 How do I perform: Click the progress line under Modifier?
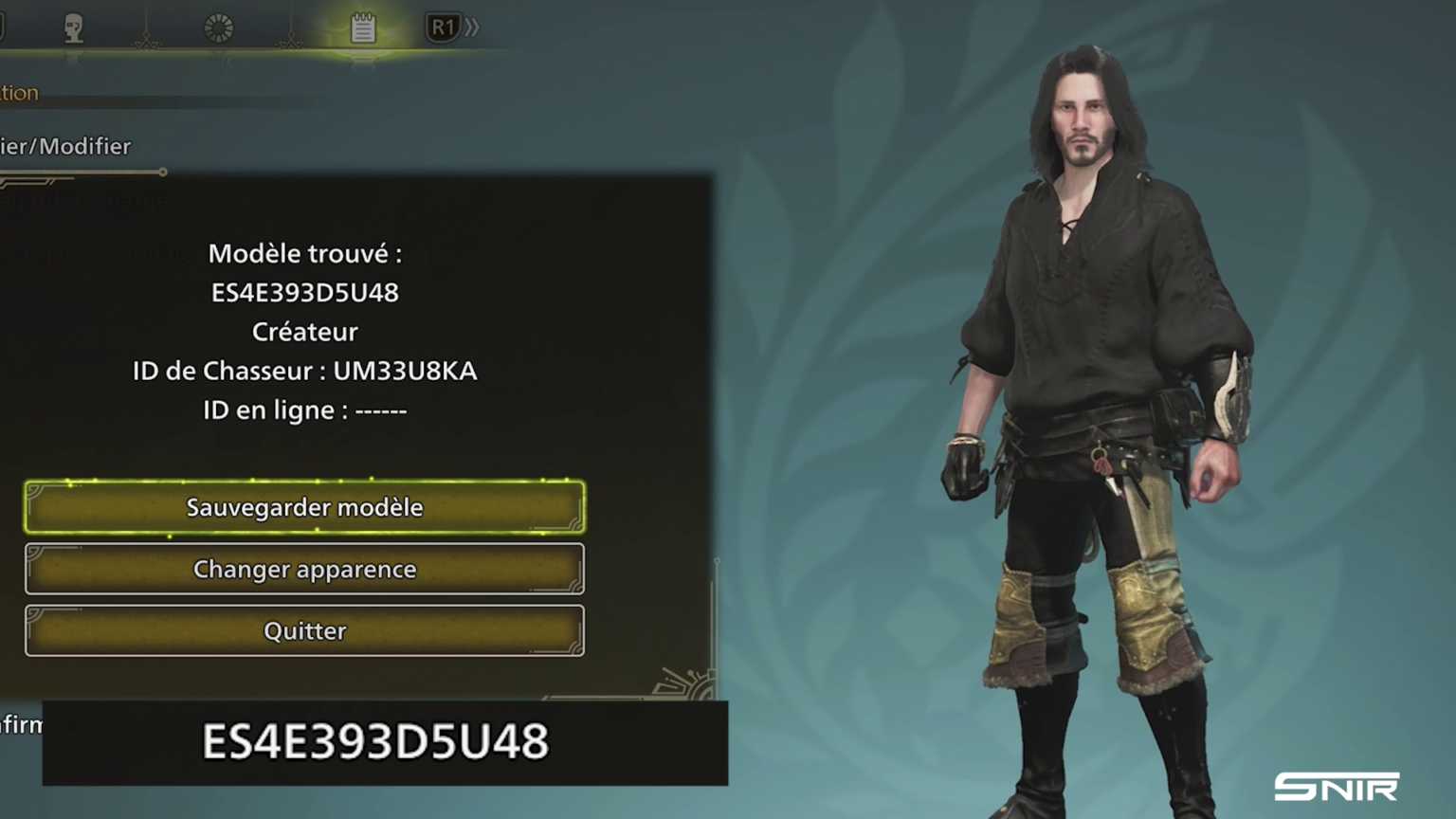coord(83,172)
